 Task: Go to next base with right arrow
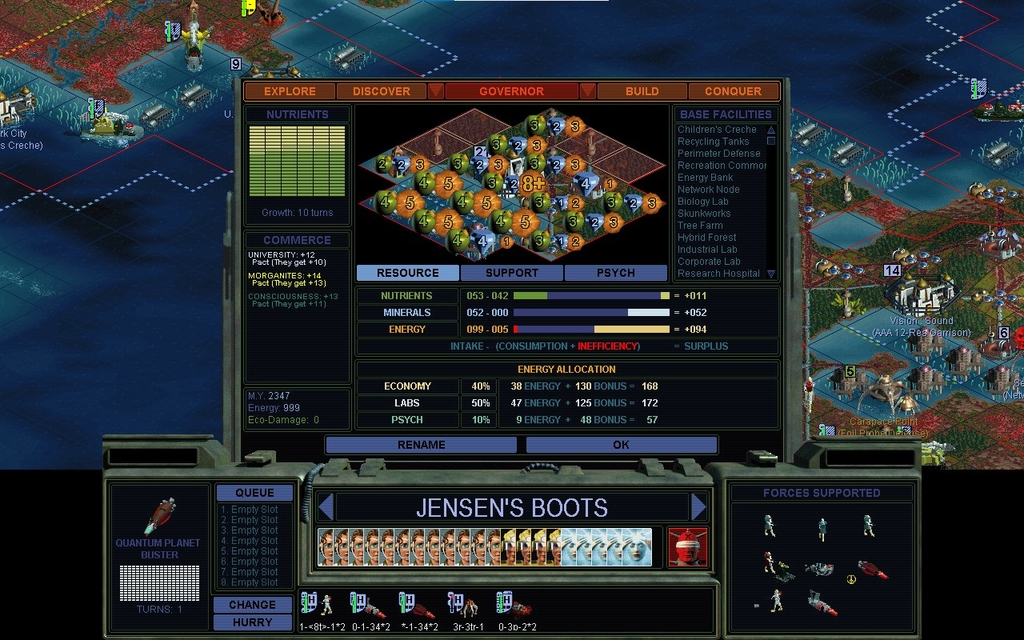[x=698, y=507]
